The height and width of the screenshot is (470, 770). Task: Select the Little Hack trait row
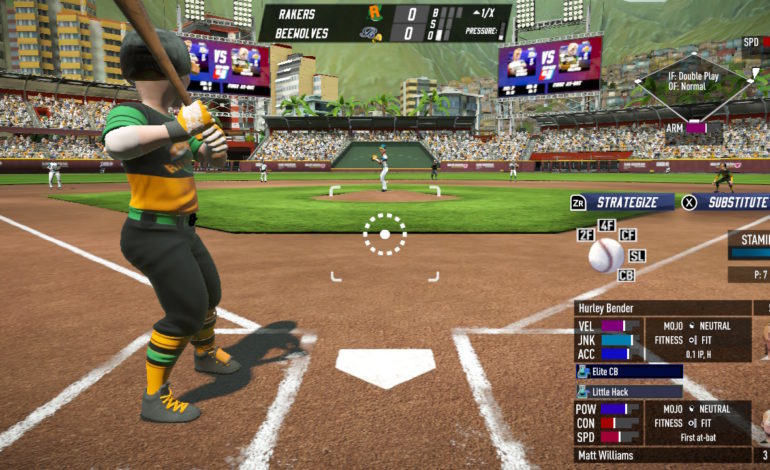(629, 391)
